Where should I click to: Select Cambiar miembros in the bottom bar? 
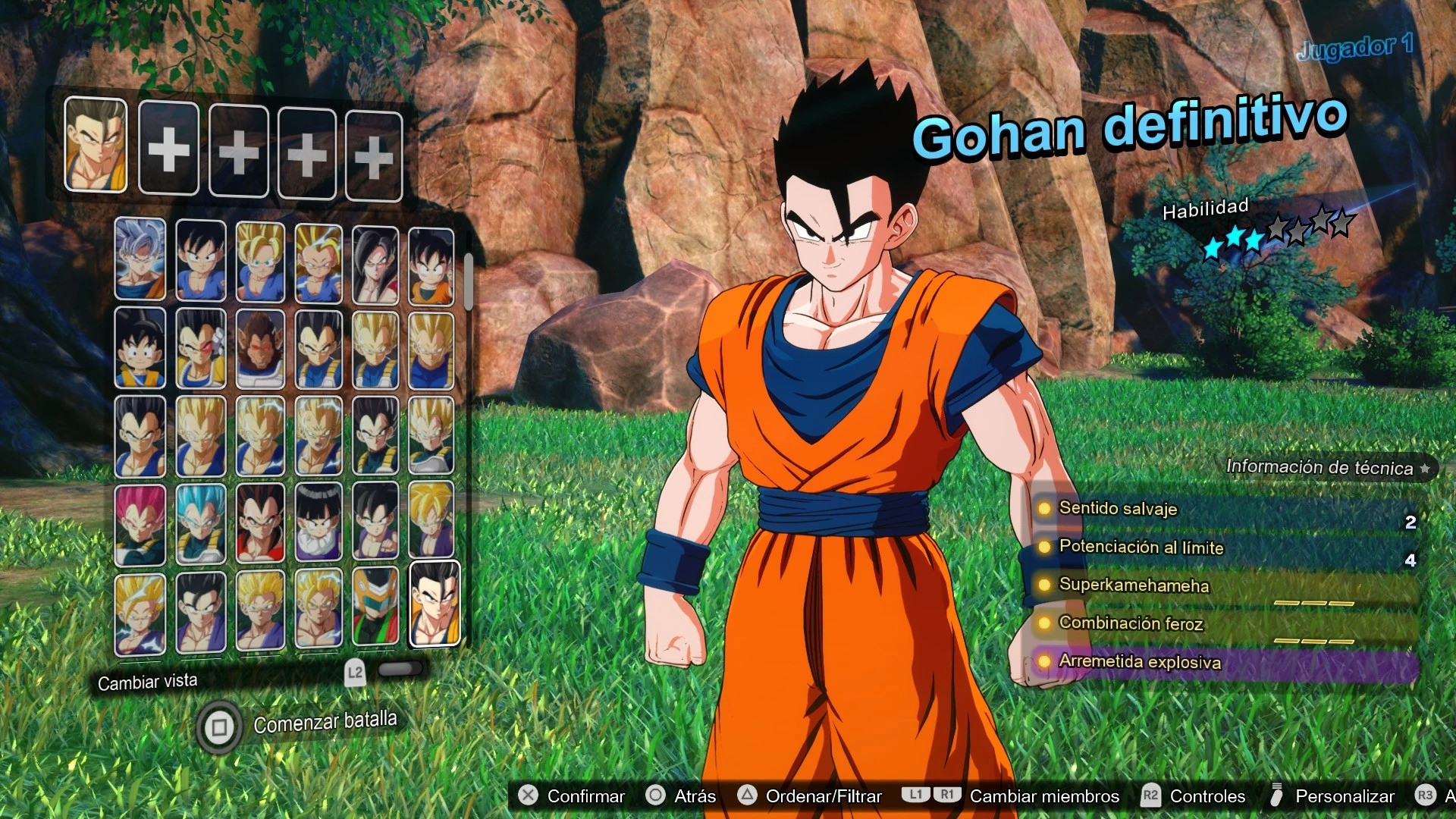[1043, 796]
